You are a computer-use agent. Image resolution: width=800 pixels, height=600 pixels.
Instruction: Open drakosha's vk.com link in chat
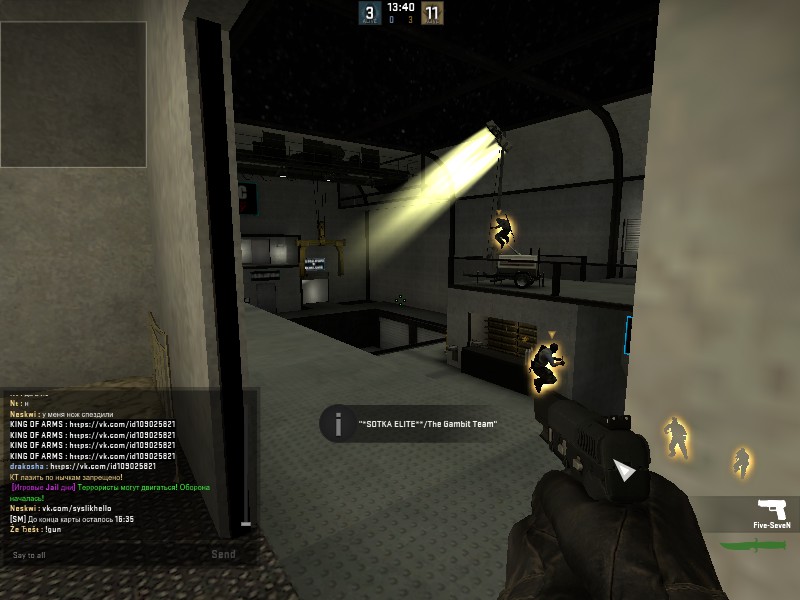102,466
